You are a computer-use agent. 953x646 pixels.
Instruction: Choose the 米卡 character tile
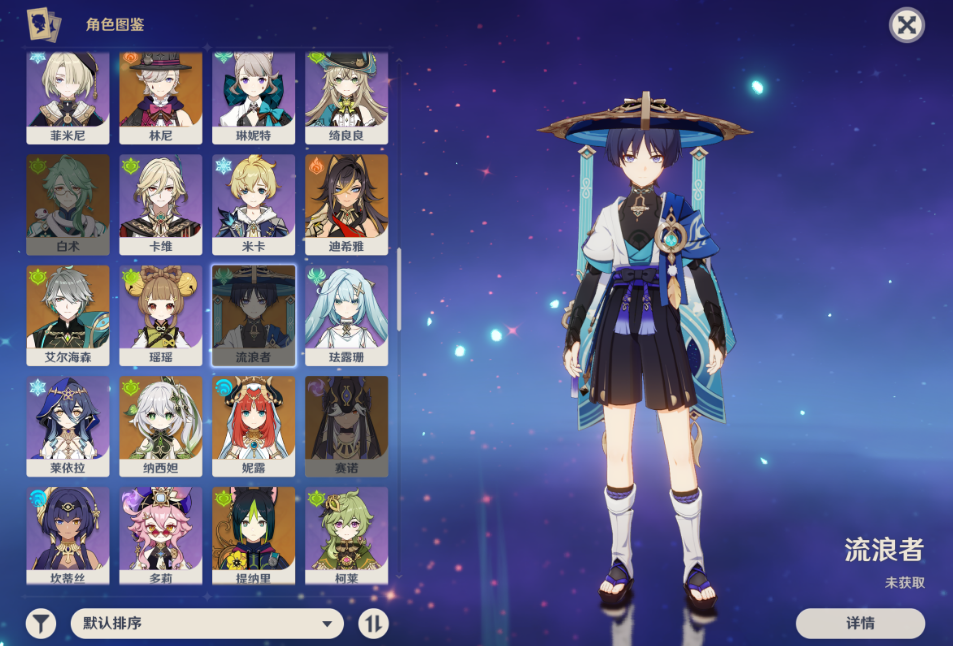[254, 204]
